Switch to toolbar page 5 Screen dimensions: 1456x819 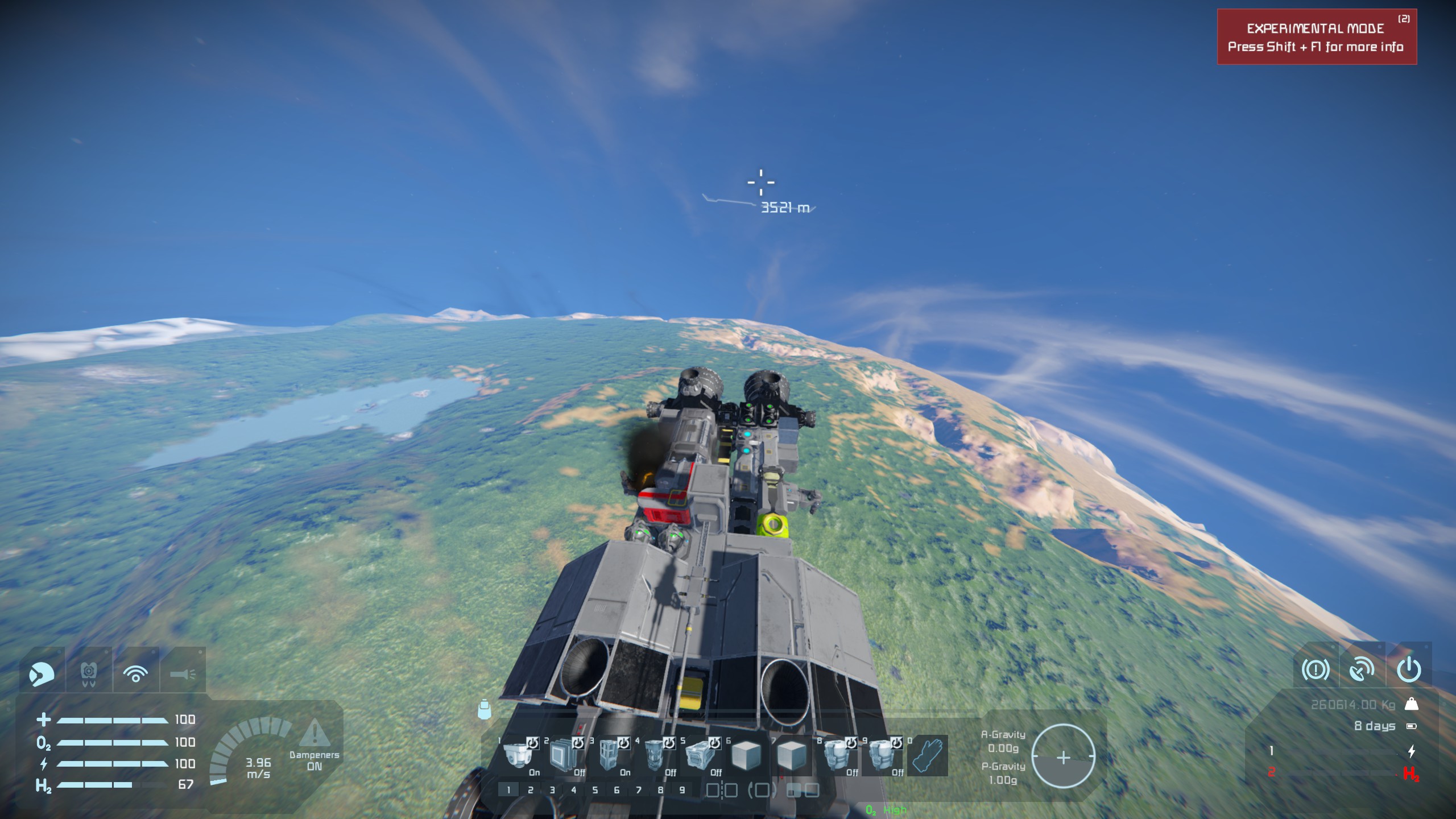[595, 789]
